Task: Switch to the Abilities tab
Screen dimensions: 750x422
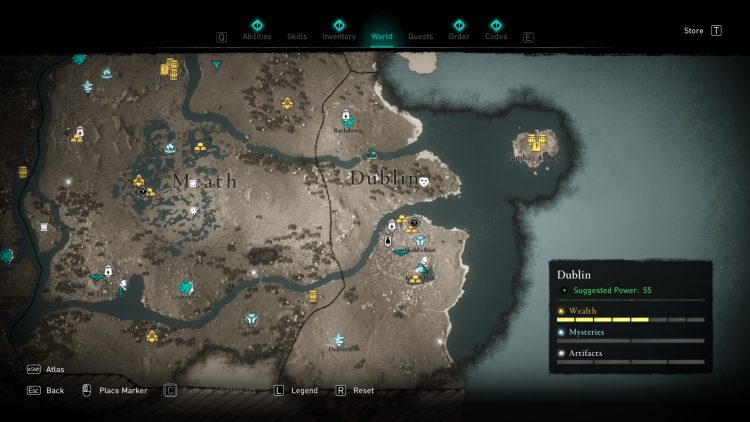Action: click(257, 36)
